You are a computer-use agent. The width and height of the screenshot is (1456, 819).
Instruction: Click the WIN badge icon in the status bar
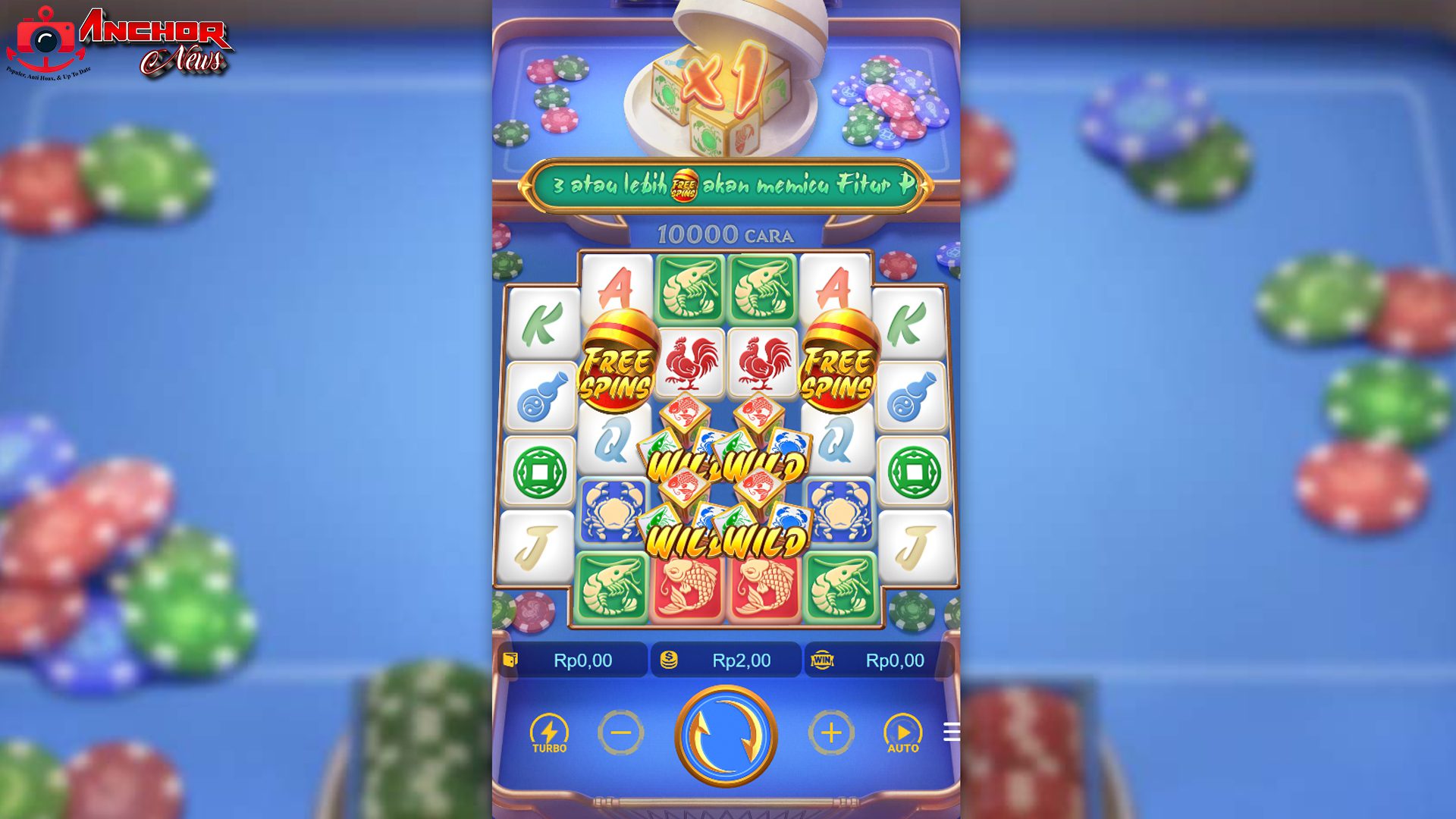click(x=823, y=660)
